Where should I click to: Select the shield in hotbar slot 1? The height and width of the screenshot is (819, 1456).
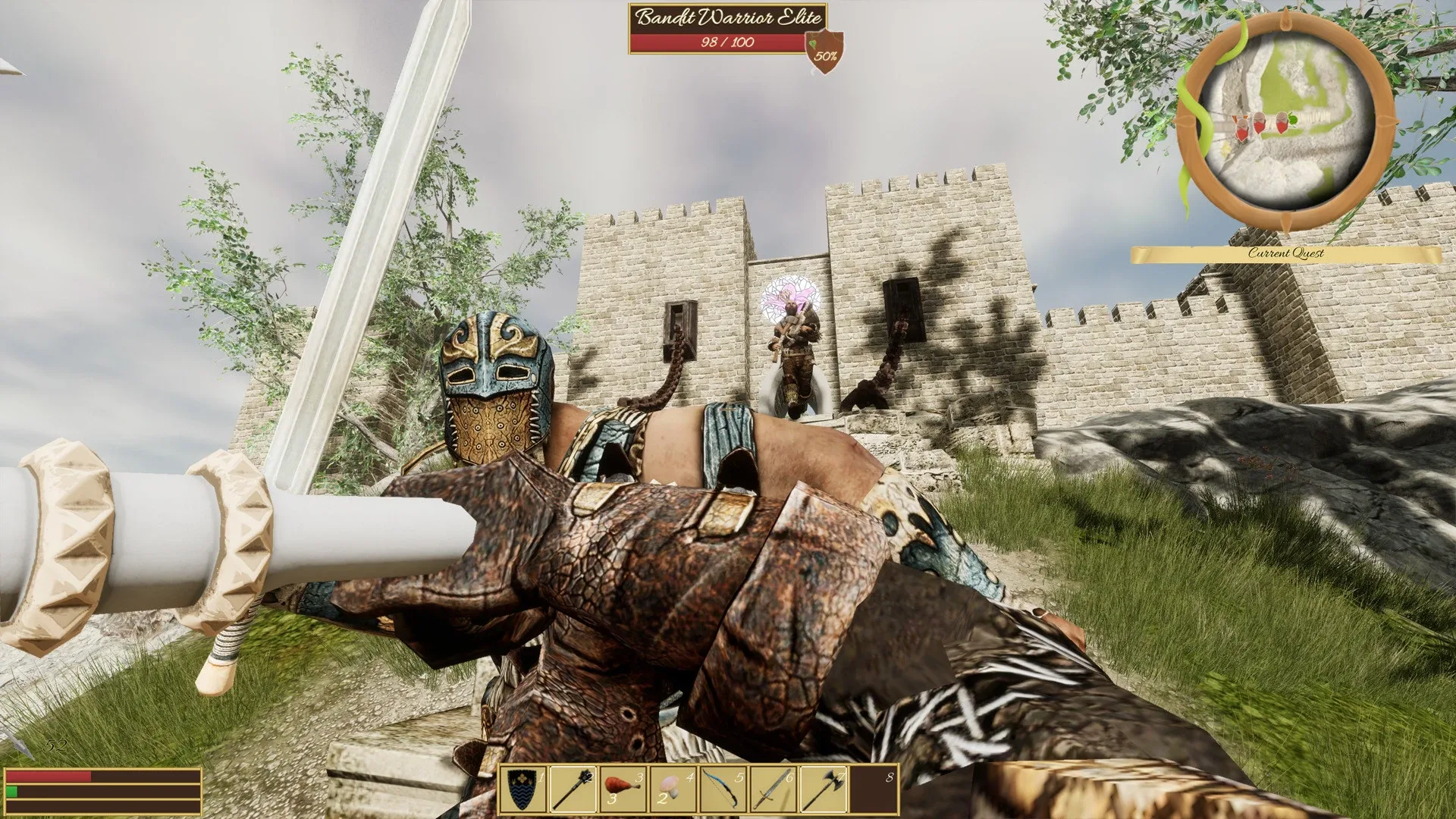(524, 789)
